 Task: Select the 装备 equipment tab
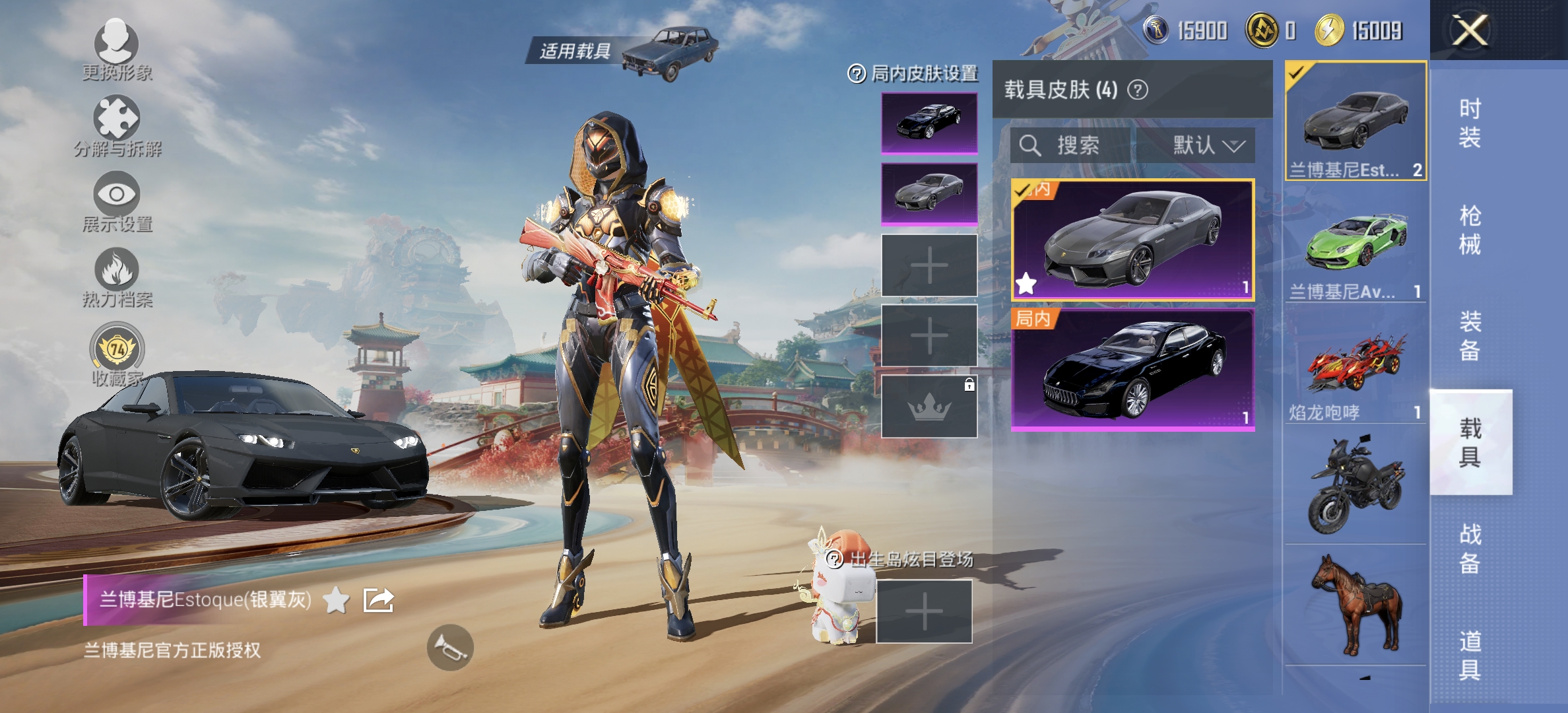pyautogui.click(x=1470, y=335)
